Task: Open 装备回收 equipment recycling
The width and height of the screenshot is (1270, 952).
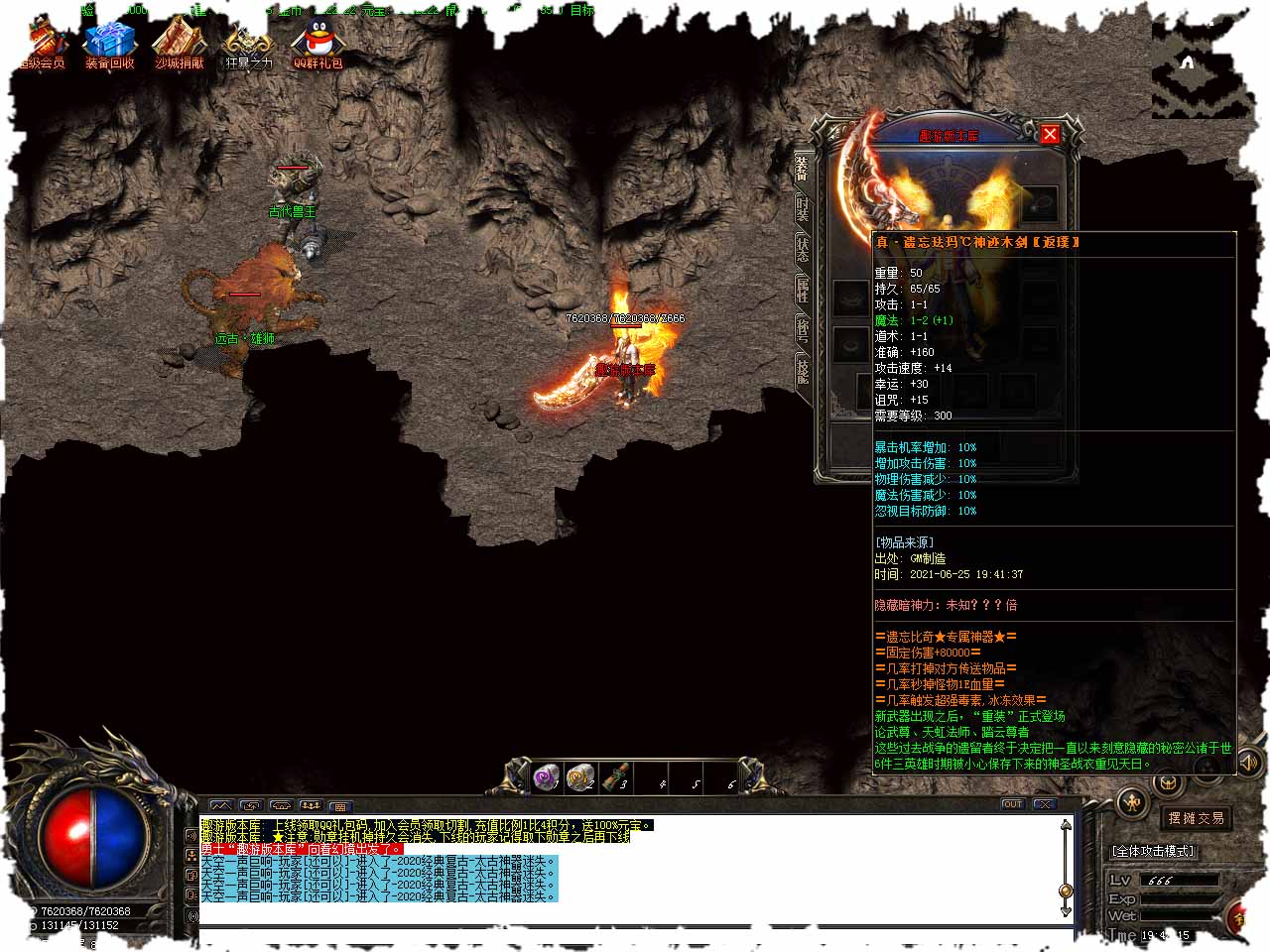Action: 109,45
